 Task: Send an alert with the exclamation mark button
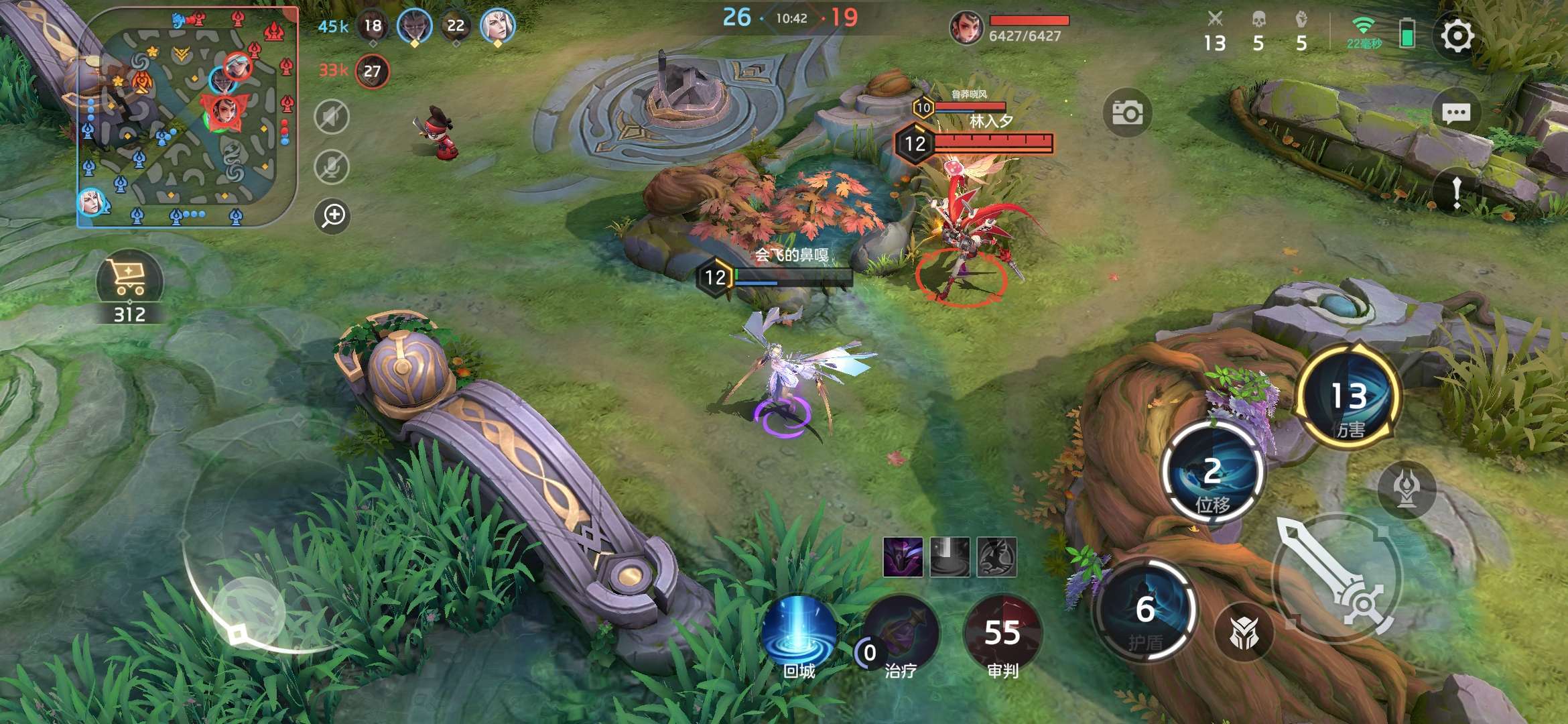1457,192
